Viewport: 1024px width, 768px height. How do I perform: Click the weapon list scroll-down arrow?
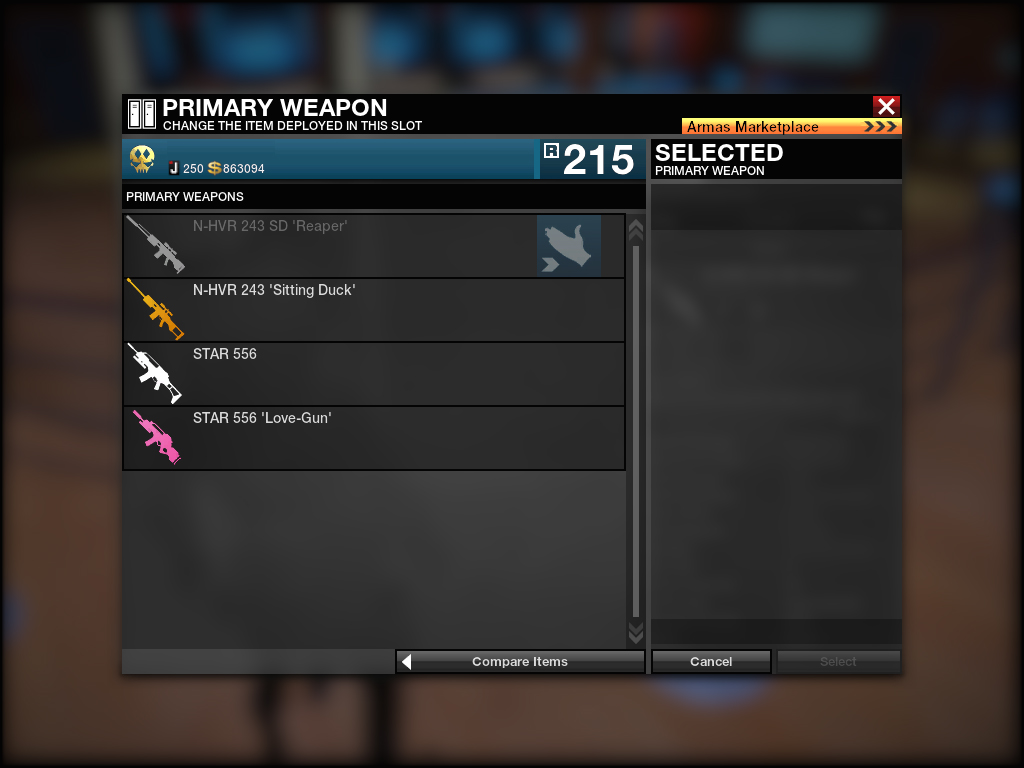tap(635, 632)
